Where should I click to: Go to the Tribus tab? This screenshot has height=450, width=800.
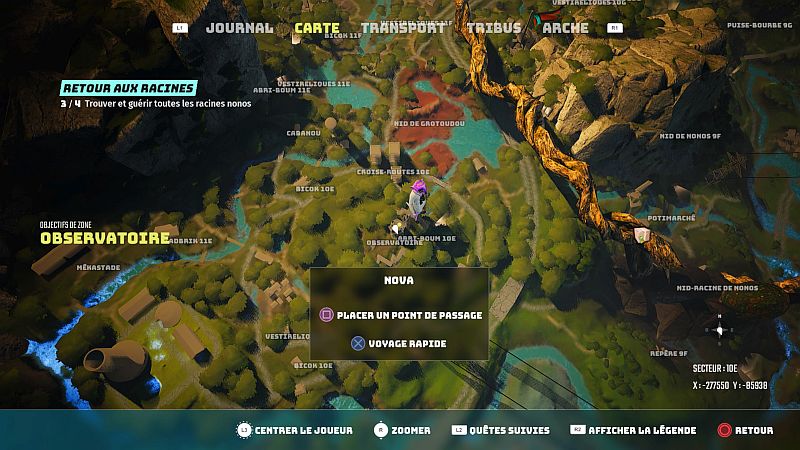click(x=493, y=28)
